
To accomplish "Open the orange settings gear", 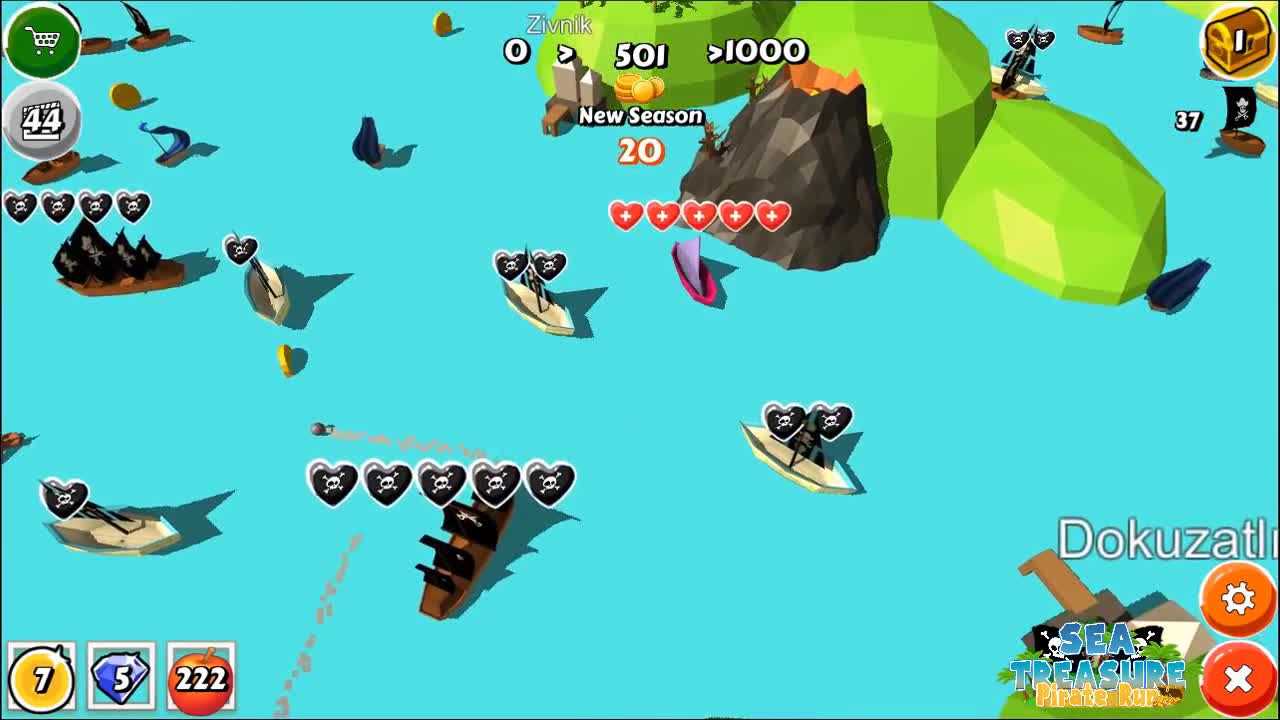I will coord(1238,598).
